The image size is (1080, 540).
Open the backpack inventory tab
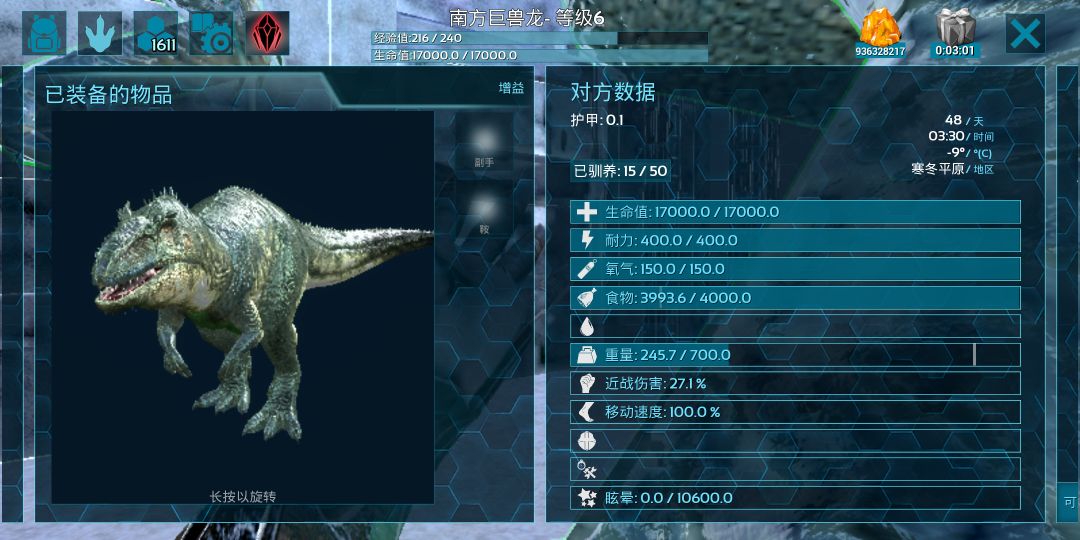pyautogui.click(x=44, y=34)
